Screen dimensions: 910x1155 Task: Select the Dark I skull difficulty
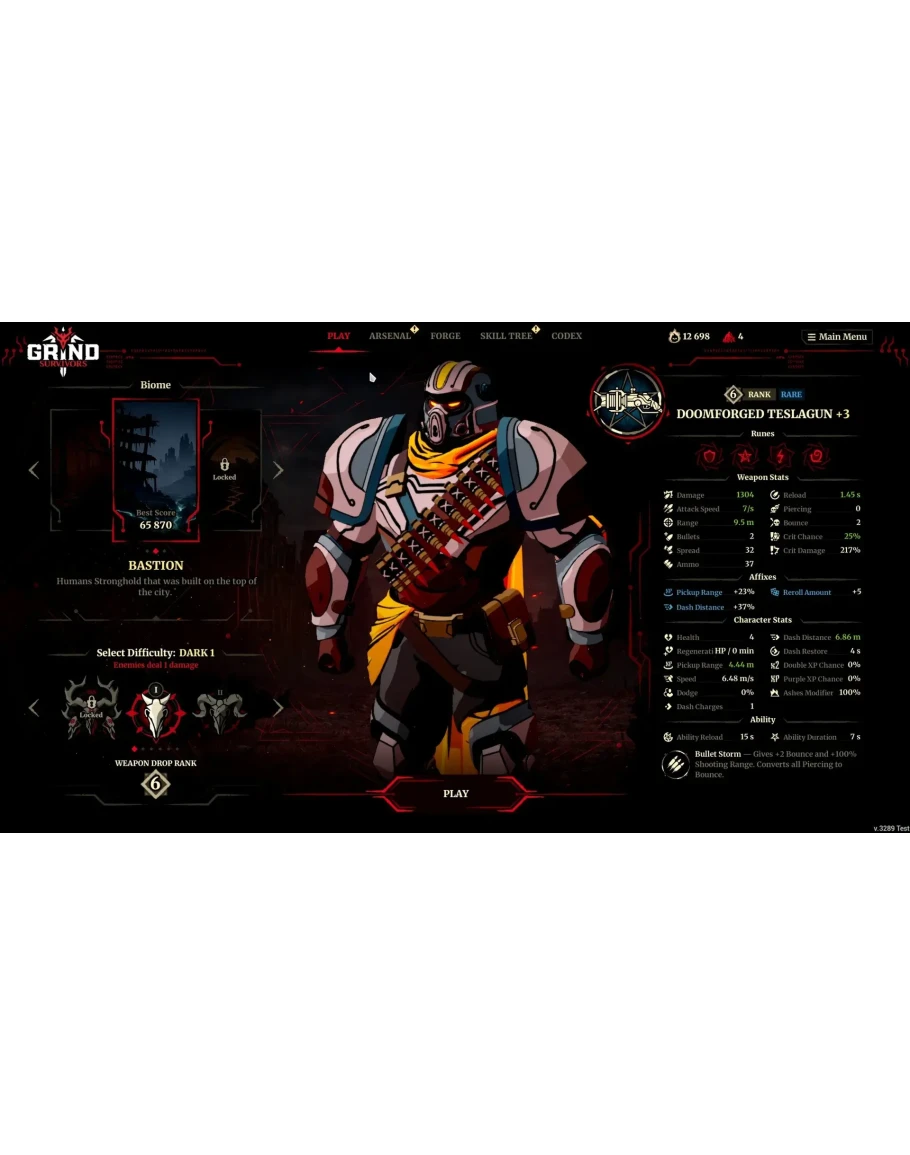(156, 709)
